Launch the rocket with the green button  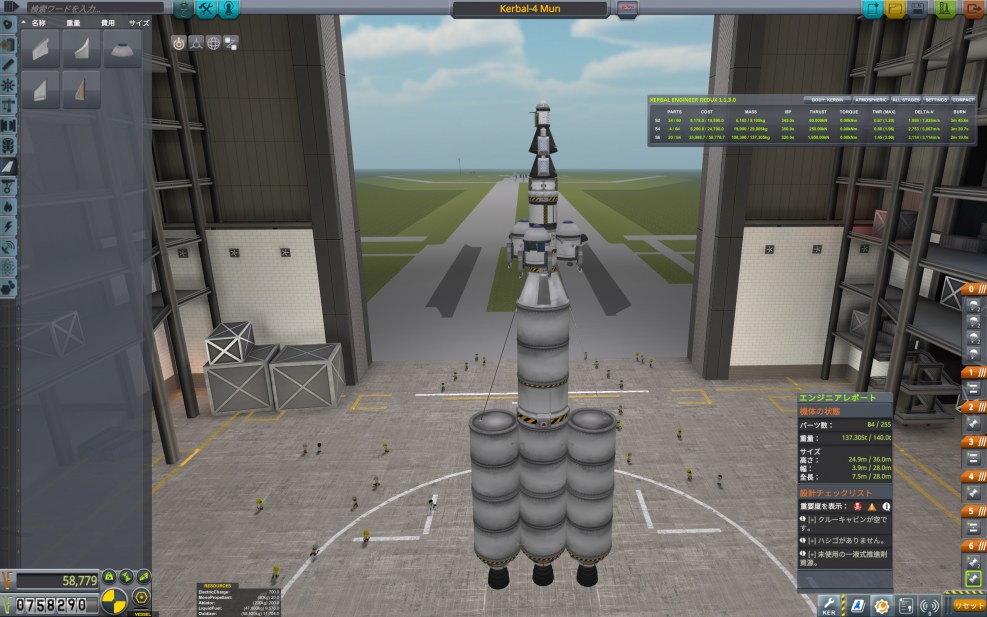point(946,9)
